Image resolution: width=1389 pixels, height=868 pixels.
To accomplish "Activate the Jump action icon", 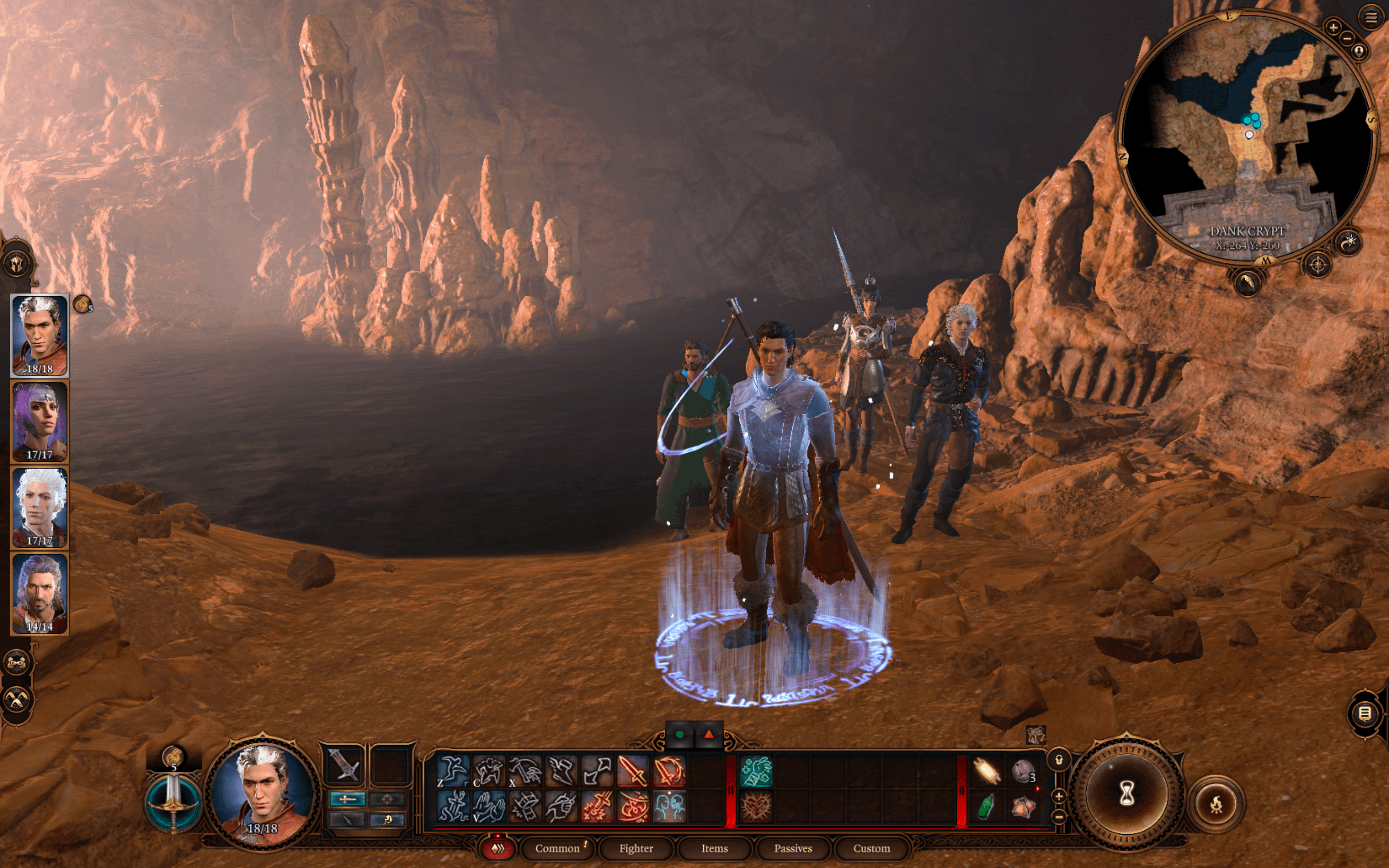I will (453, 771).
